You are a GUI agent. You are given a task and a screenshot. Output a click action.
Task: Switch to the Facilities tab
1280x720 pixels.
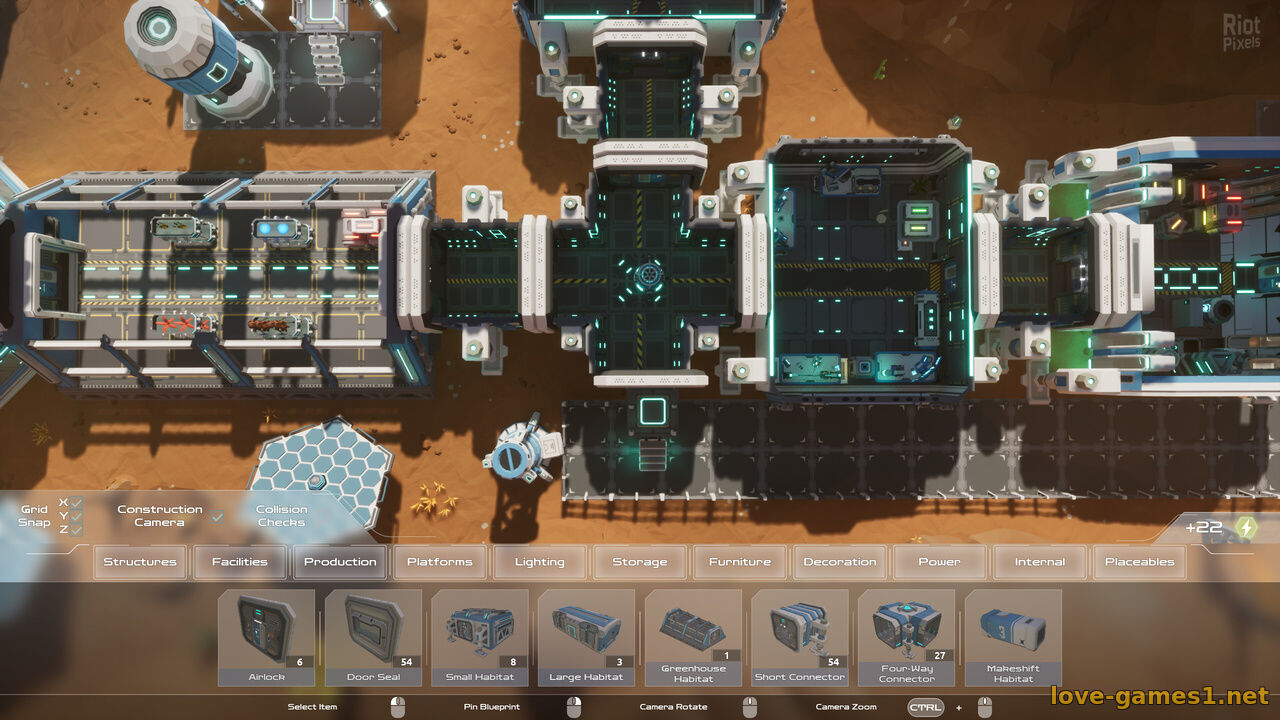[x=240, y=562]
